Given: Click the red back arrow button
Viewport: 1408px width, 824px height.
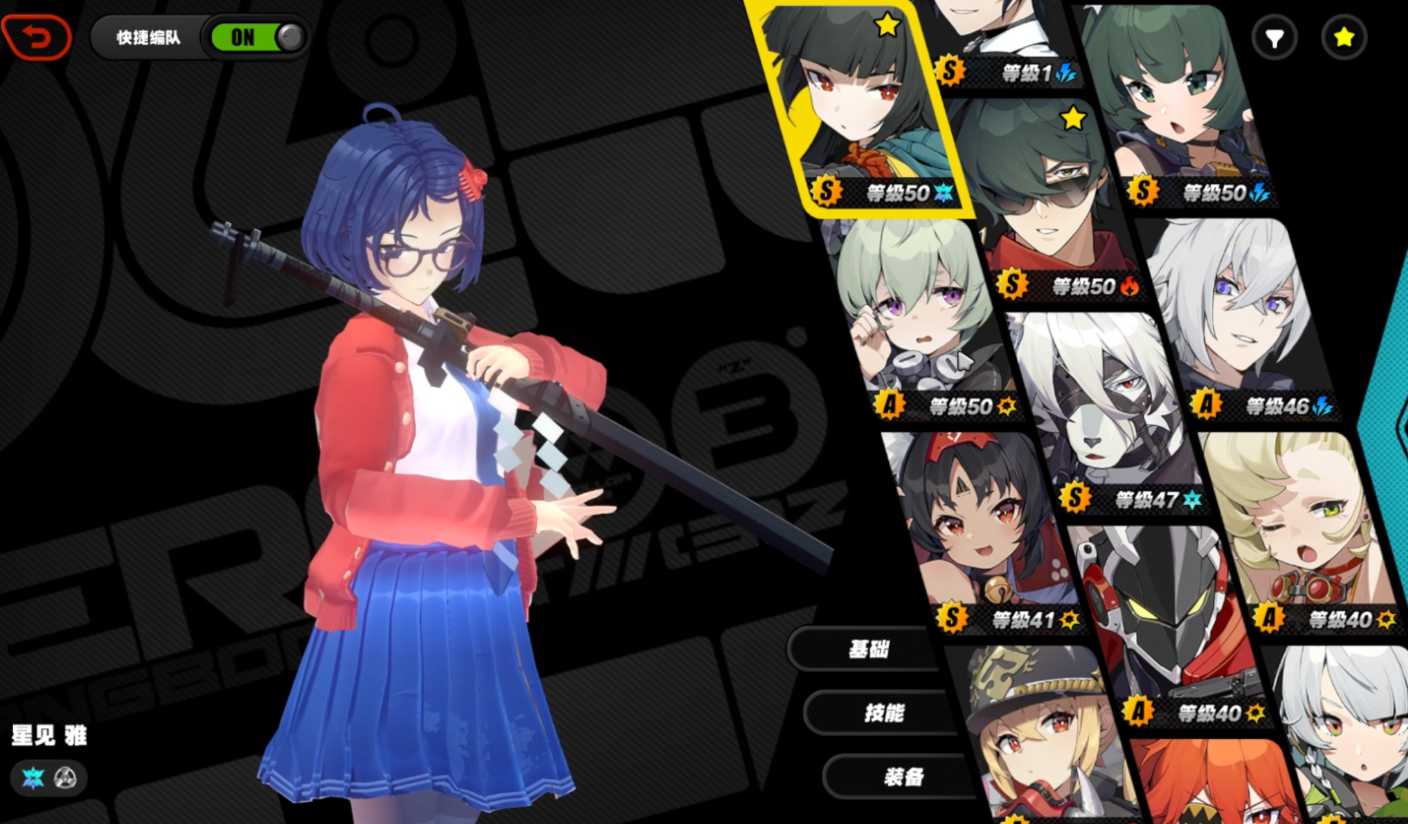Looking at the screenshot, I should click(x=37, y=38).
